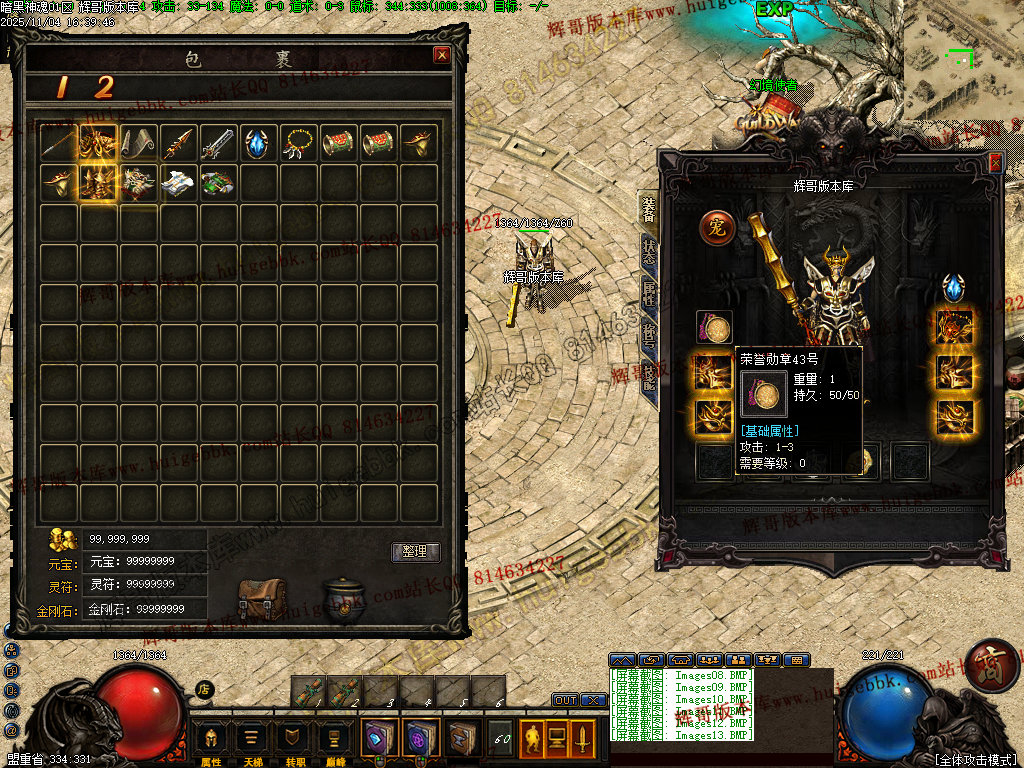Image resolution: width=1024 pixels, height=768 pixels.
Task: Pick the rolled map scroll in the bag
Action: [x=138, y=143]
